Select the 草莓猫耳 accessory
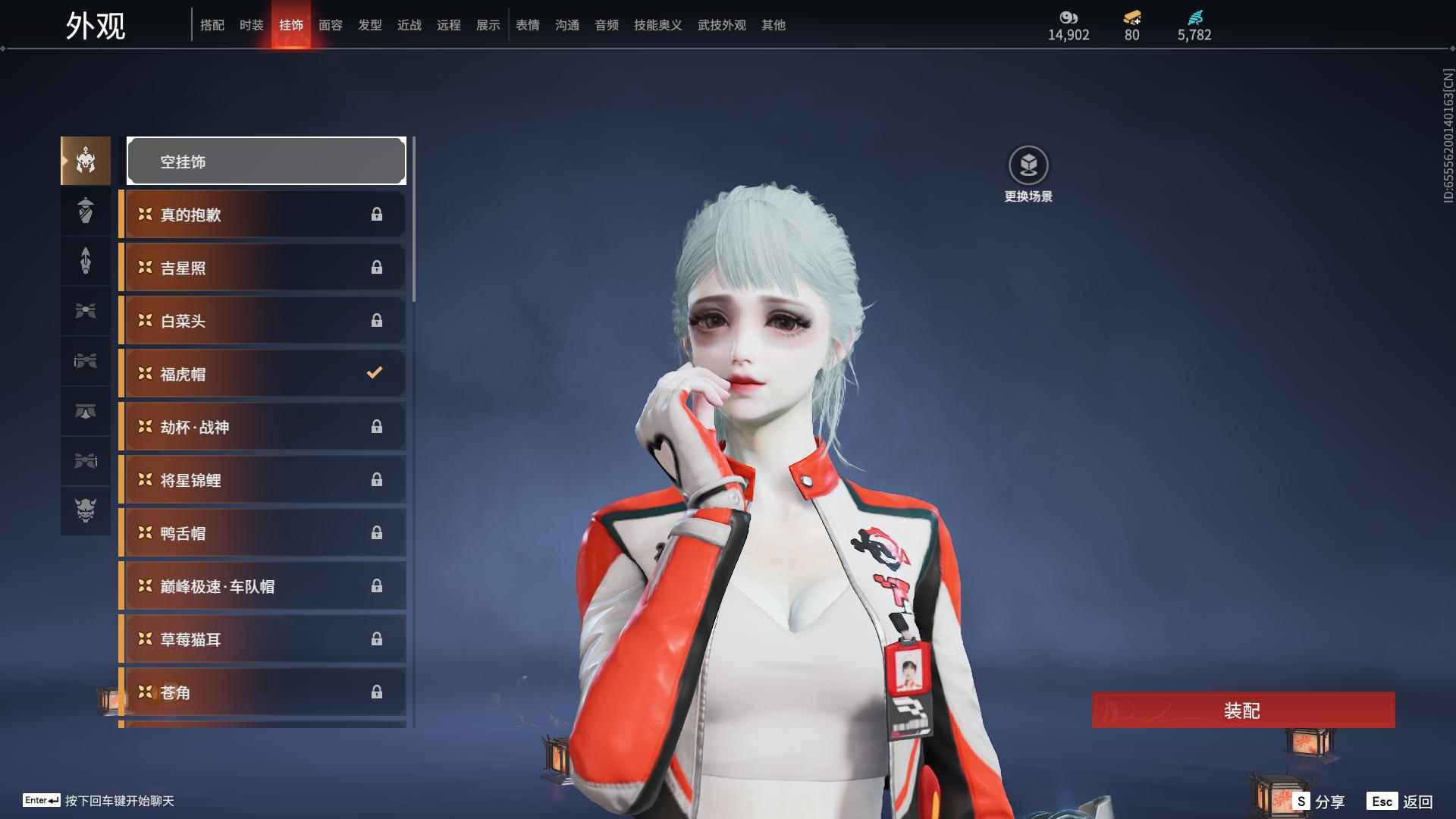Viewport: 1456px width, 819px height. [x=262, y=639]
